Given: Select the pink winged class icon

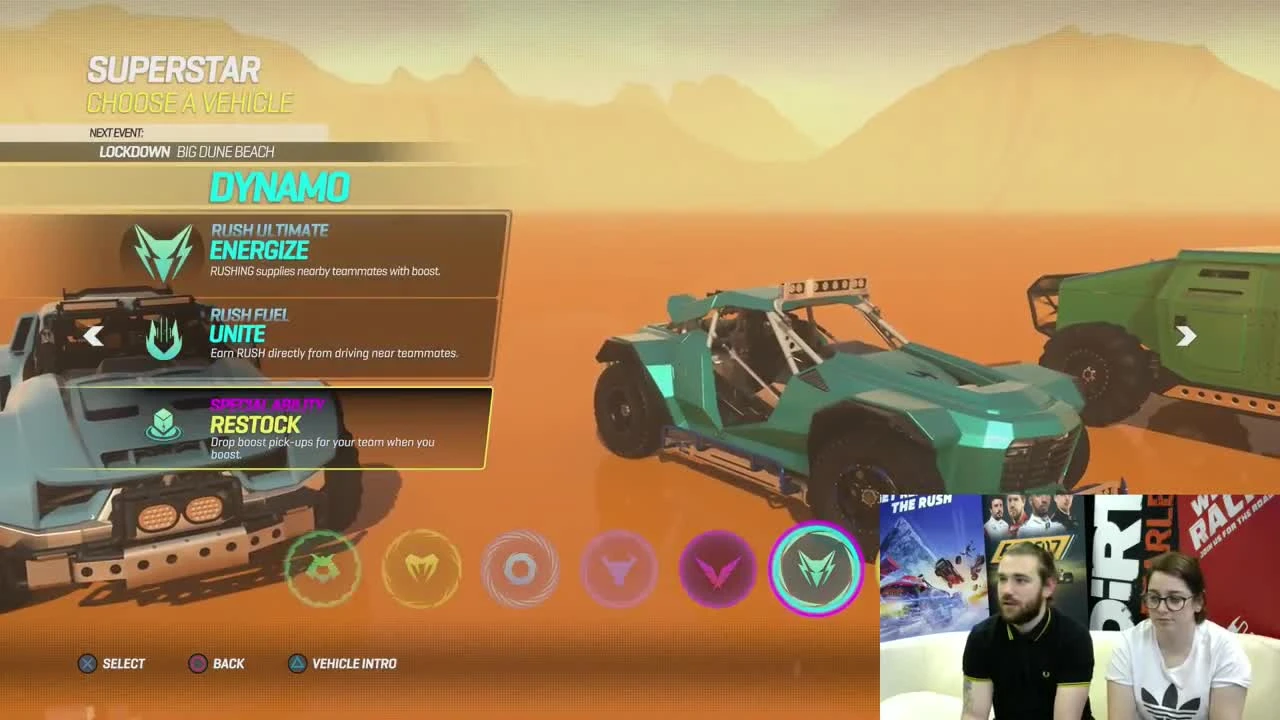Looking at the screenshot, I should (x=717, y=570).
